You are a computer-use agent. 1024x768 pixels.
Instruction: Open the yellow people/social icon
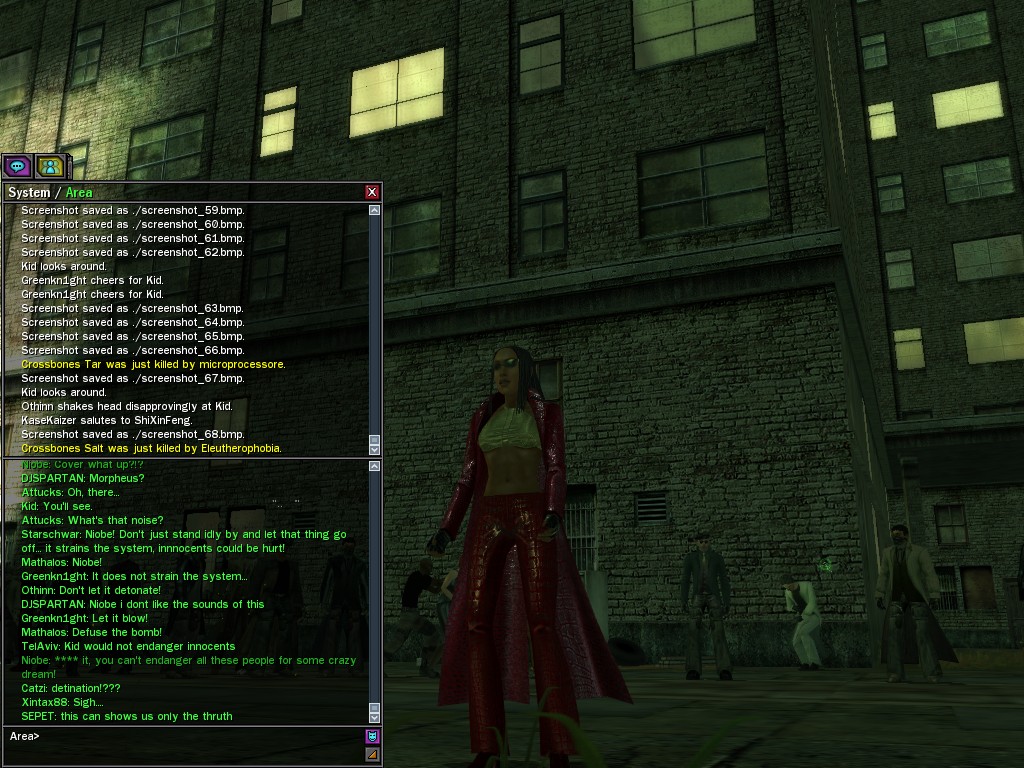pyautogui.click(x=50, y=166)
